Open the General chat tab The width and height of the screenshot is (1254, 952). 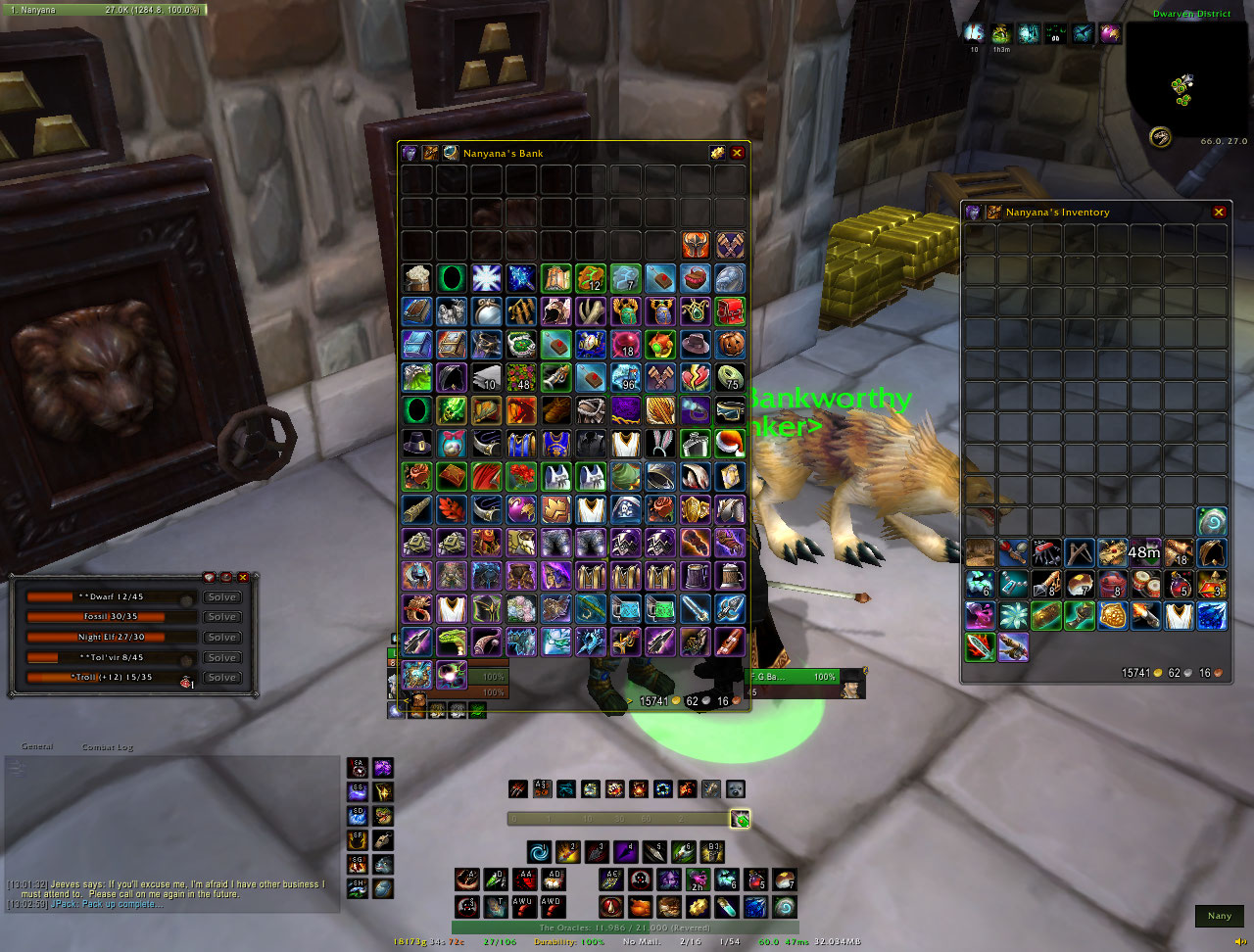tap(37, 746)
